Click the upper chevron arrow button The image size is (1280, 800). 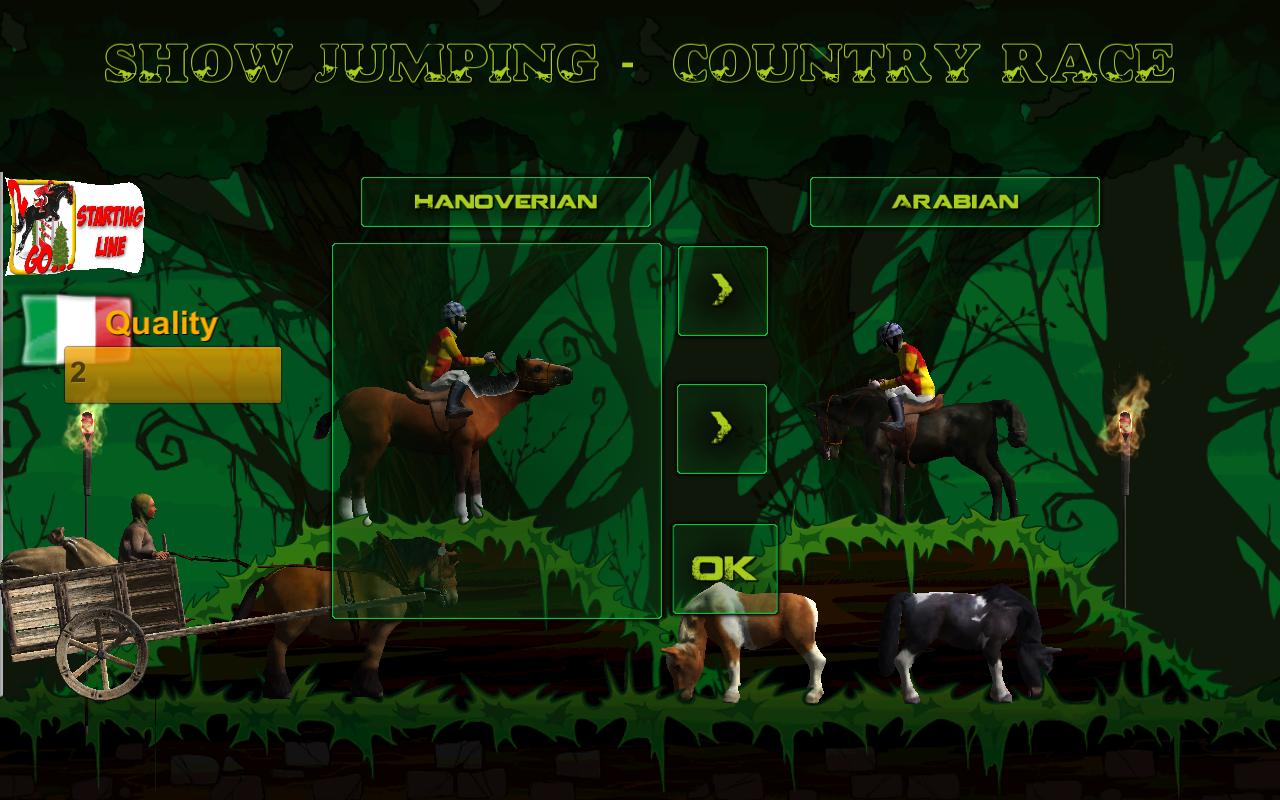point(722,291)
